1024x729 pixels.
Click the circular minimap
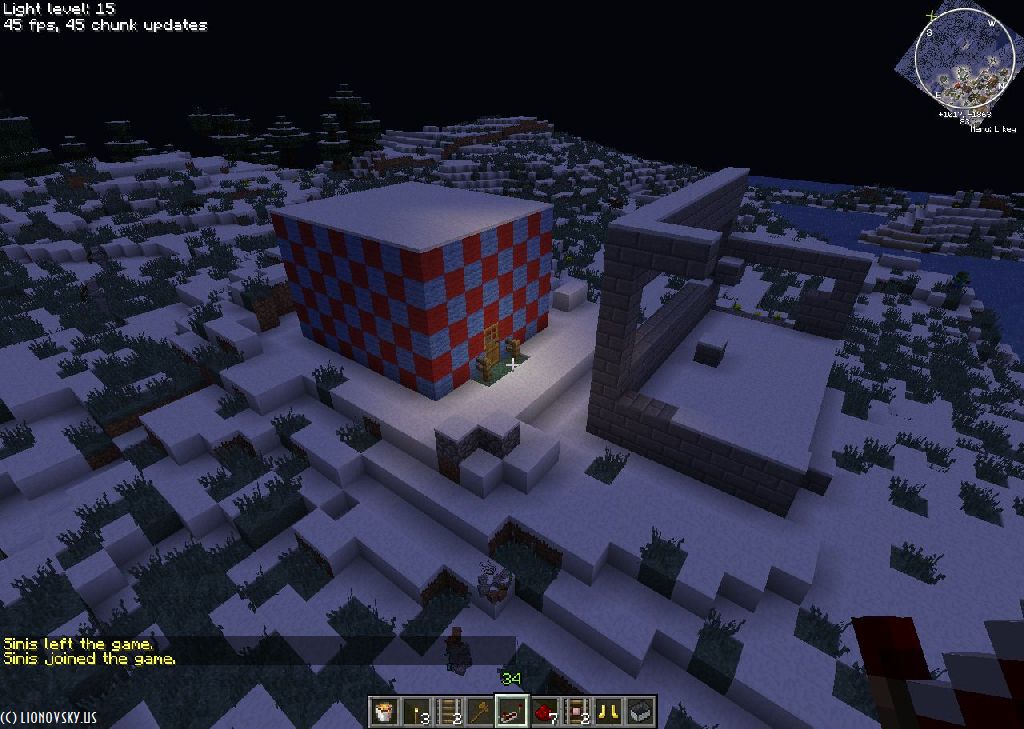[x=957, y=56]
